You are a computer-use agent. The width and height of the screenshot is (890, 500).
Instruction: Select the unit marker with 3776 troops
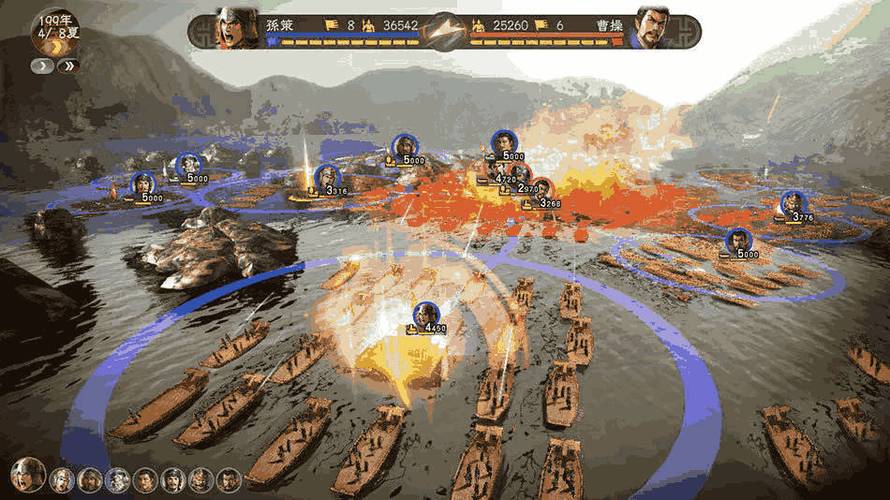tap(792, 204)
